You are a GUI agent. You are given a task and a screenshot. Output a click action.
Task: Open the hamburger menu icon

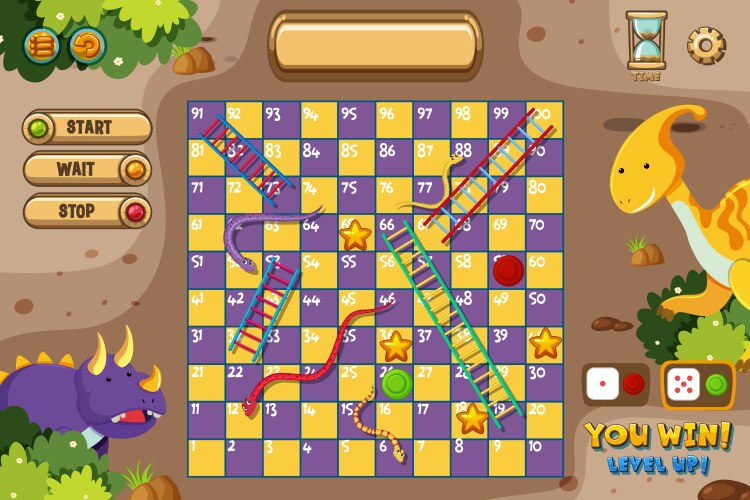(x=42, y=45)
